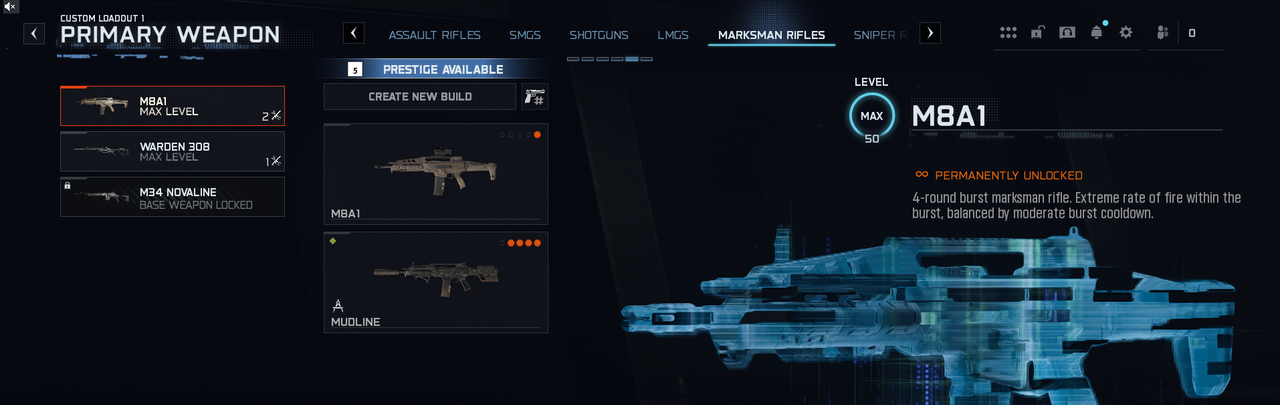Pick the Mudline blueprint build card

click(x=435, y=282)
